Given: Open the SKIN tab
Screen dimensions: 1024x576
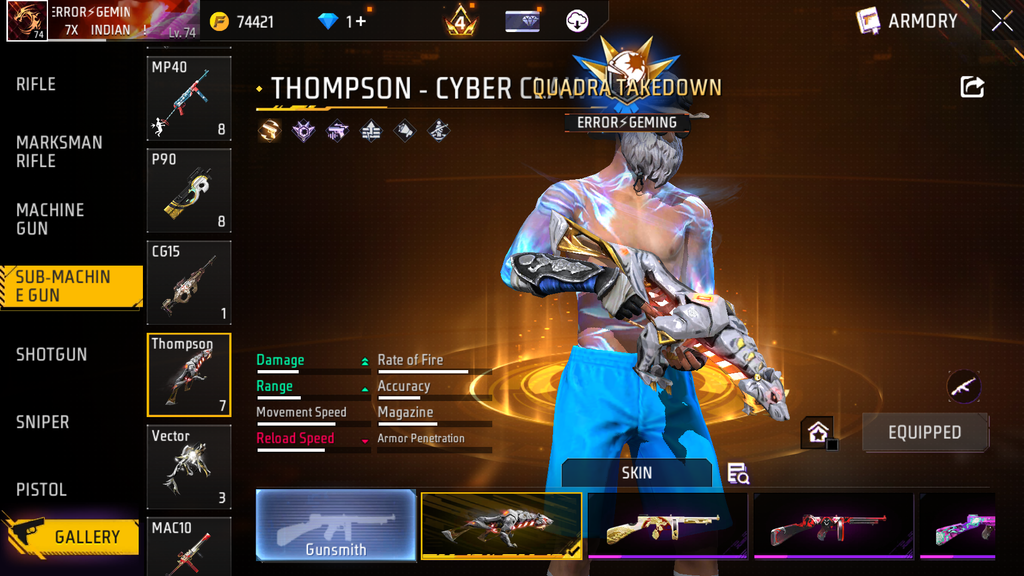Looking at the screenshot, I should 636,473.
